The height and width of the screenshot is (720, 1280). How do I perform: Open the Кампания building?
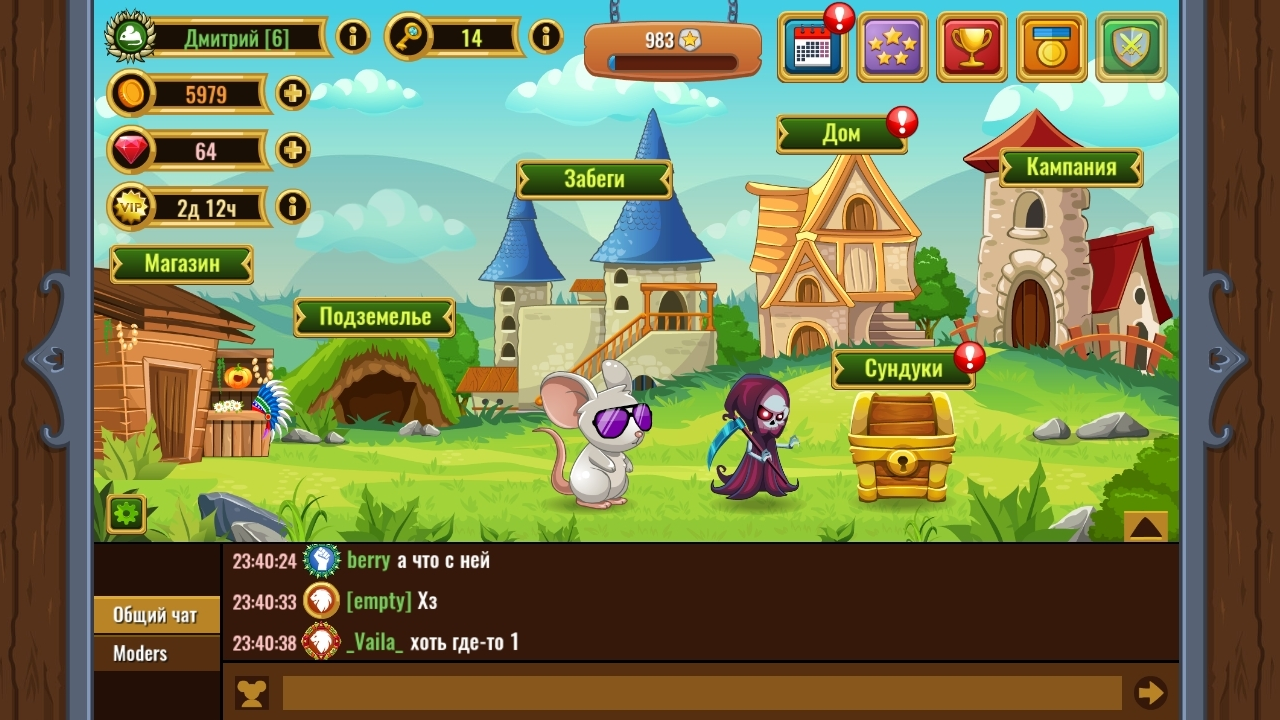(x=1070, y=168)
